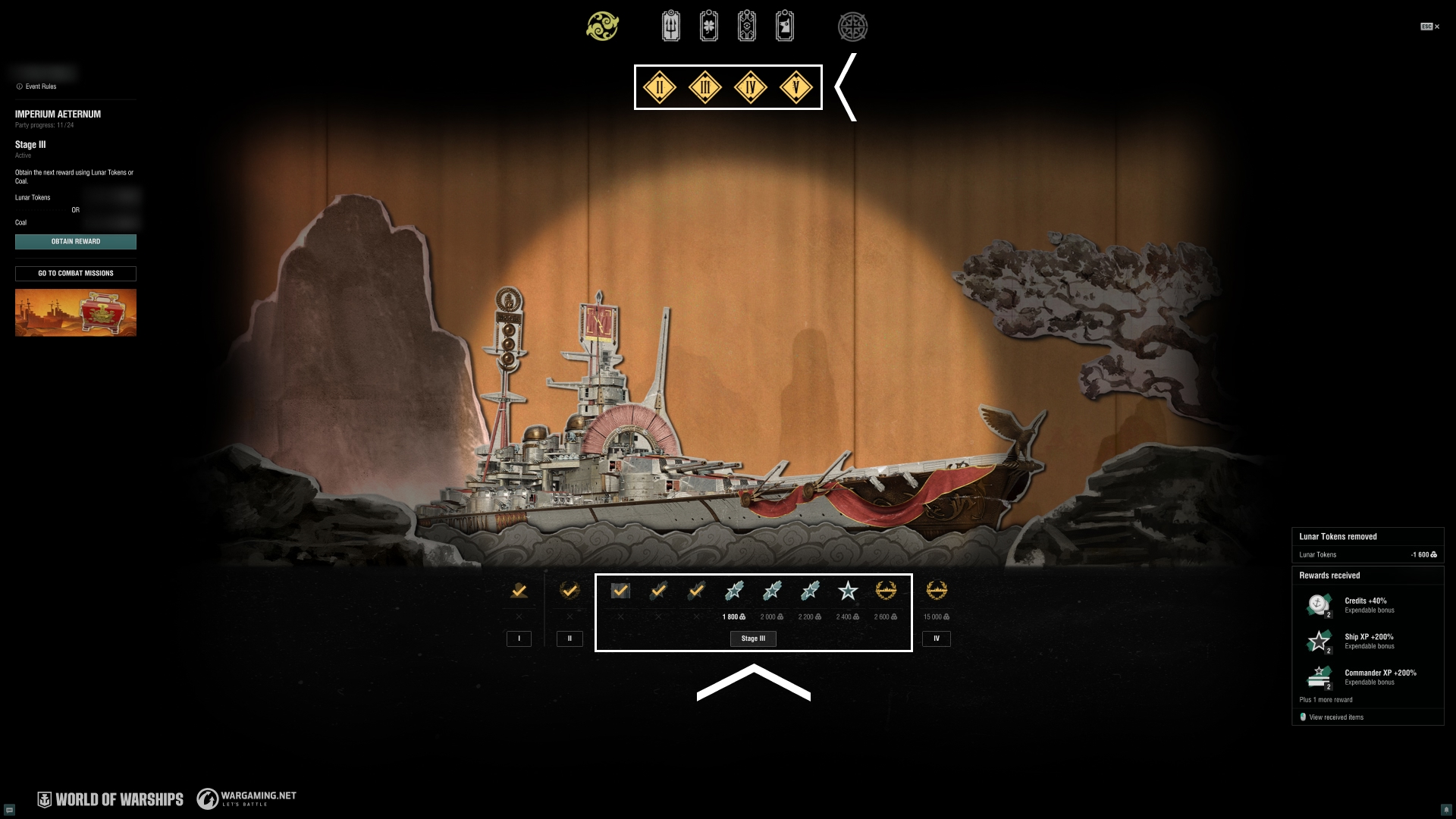The width and height of the screenshot is (1456, 819).
Task: Choose the yellow diamond marked V
Action: [x=796, y=87]
